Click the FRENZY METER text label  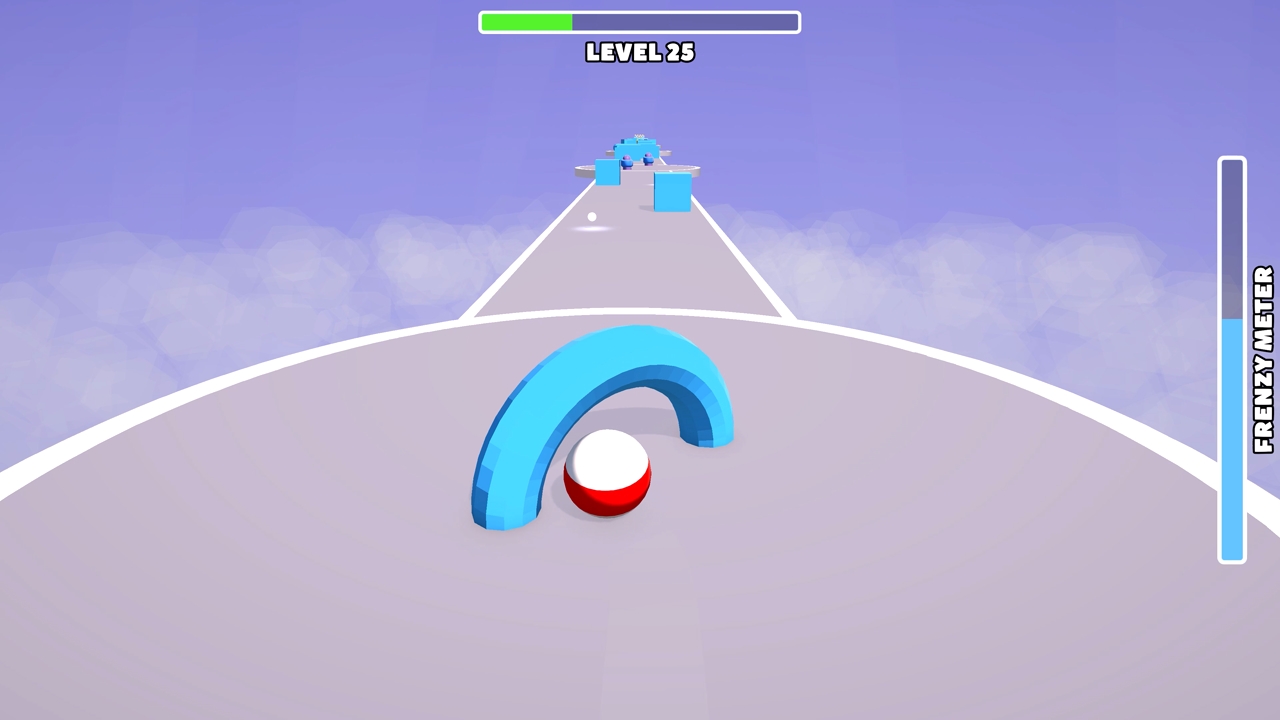1262,360
